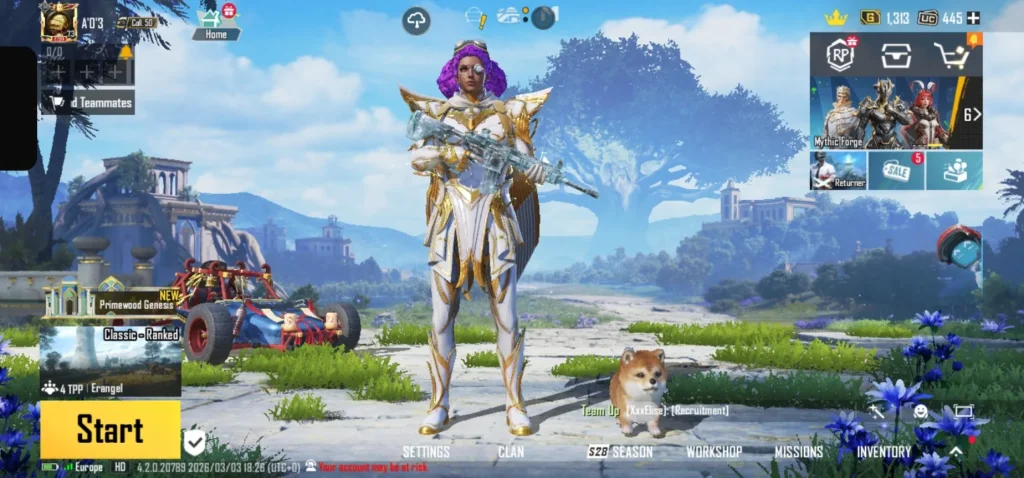This screenshot has width=1024, height=478.
Task: Open the Sale offers tile
Action: (x=896, y=171)
